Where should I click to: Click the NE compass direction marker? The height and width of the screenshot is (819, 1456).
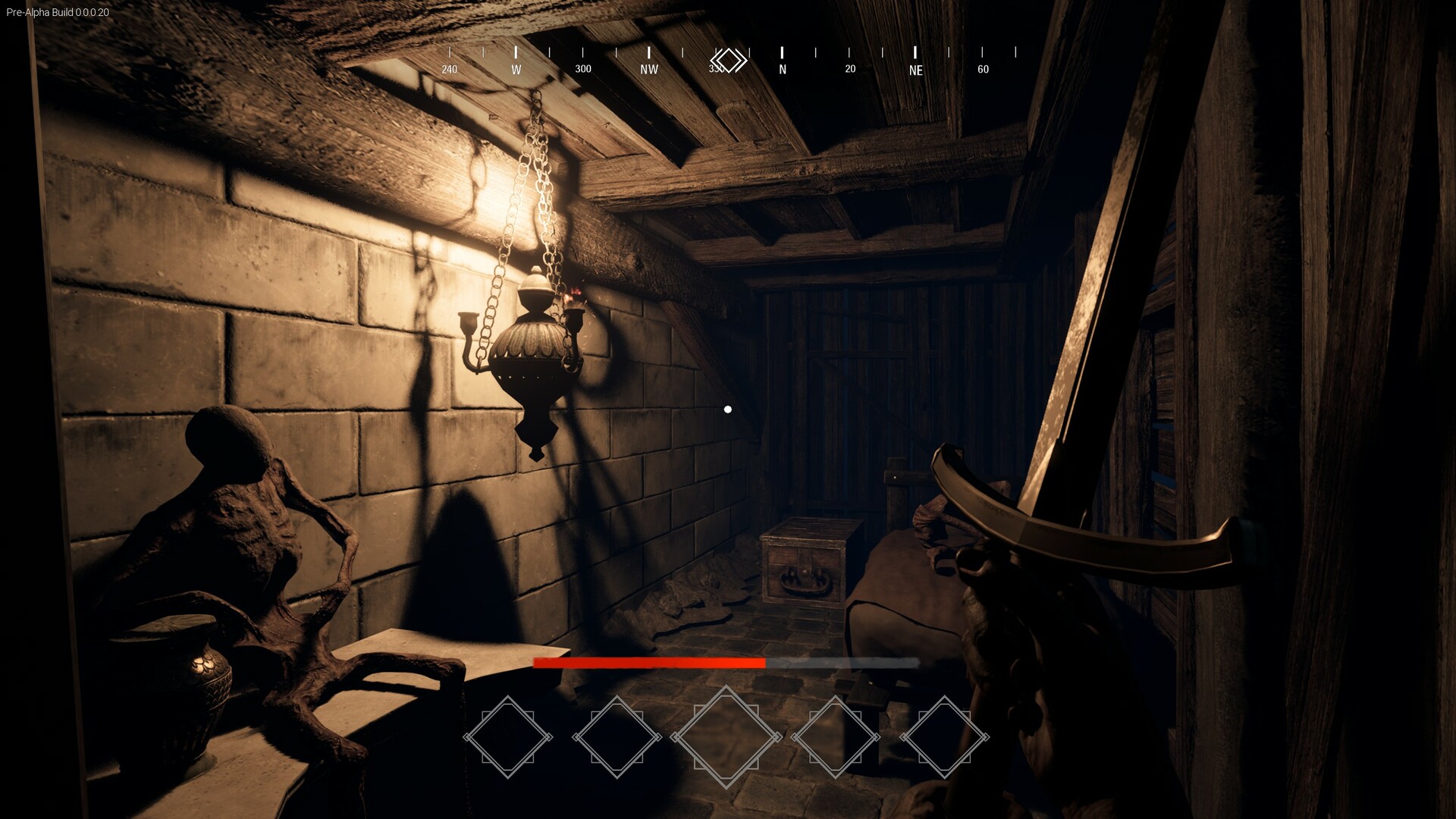tap(916, 71)
